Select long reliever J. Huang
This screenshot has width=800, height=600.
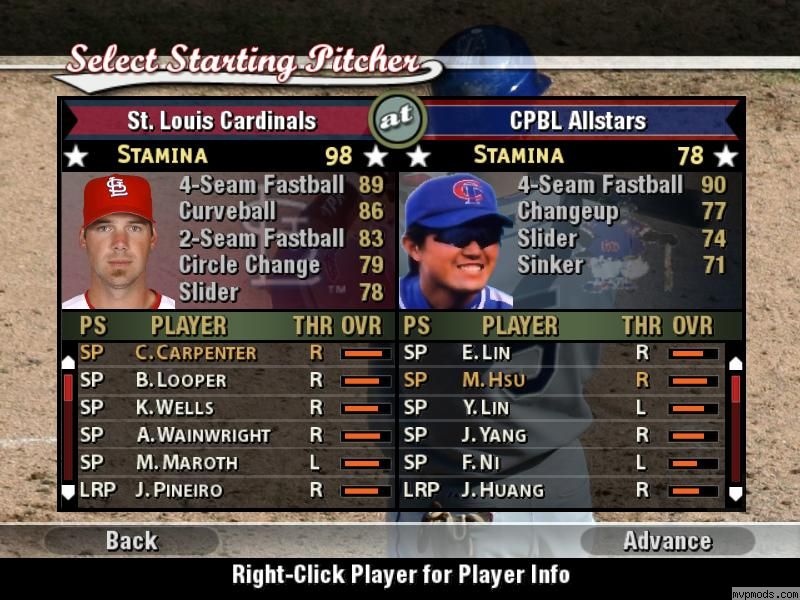tap(503, 490)
